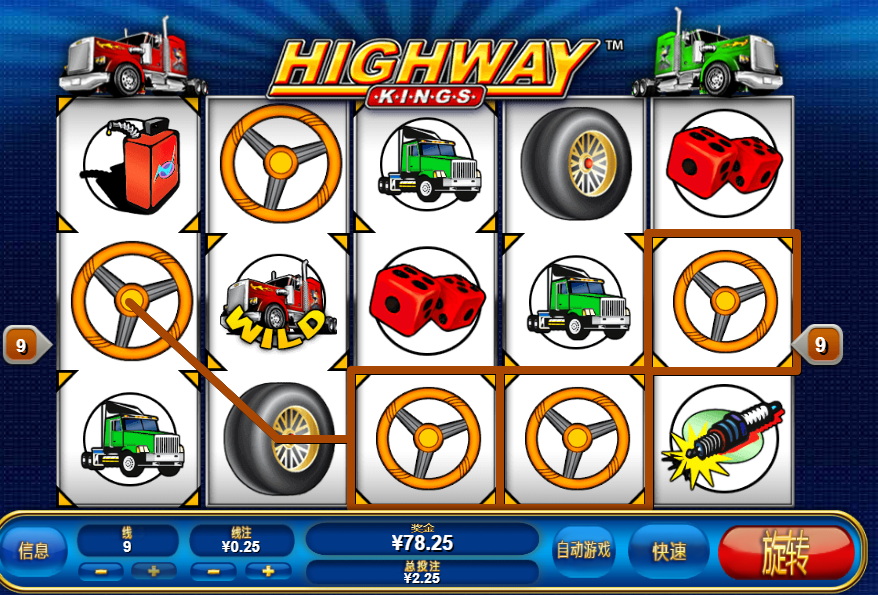The width and height of the screenshot is (878, 595).
Task: Toggle 快速 turbo mode
Action: click(669, 551)
